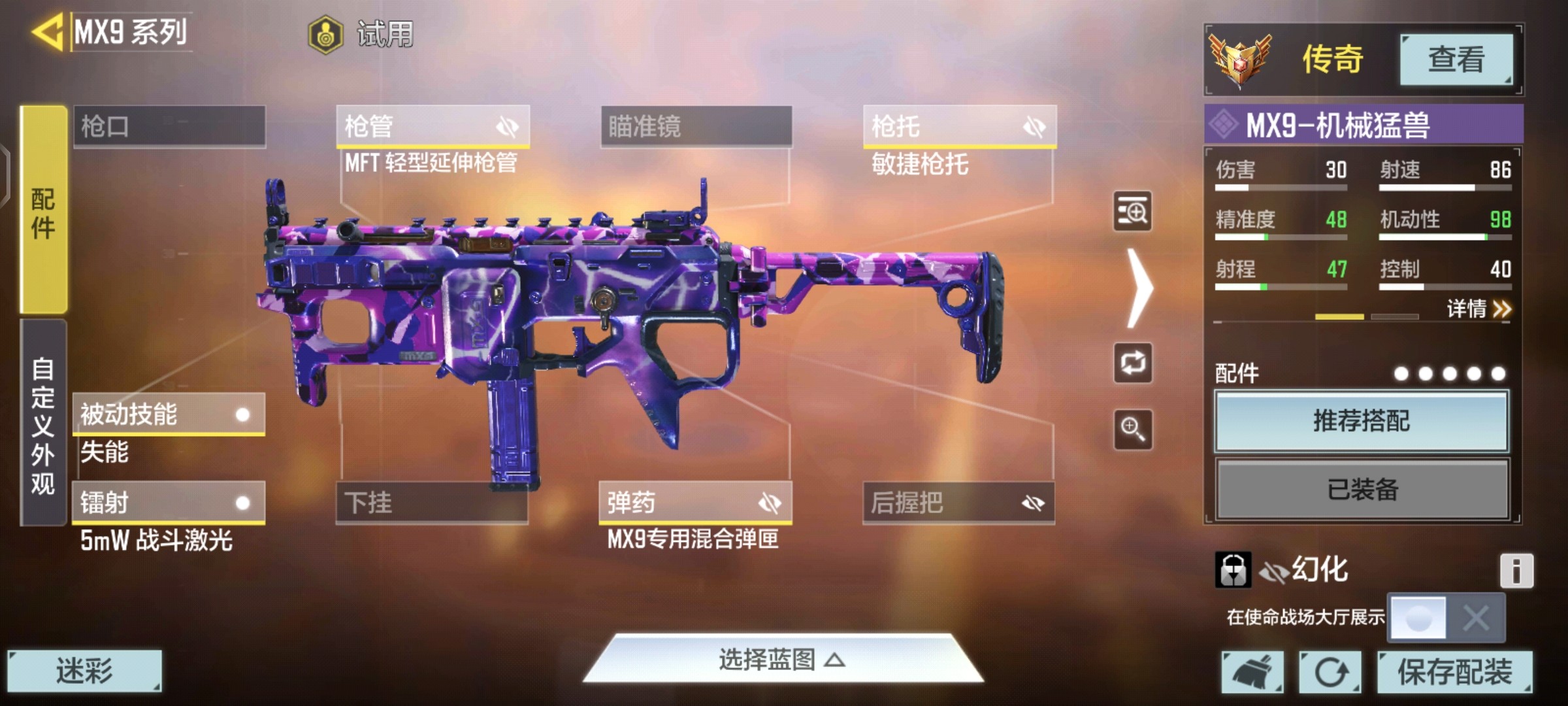Click the 查看 view button
The width and height of the screenshot is (1568, 706).
coord(1456,60)
